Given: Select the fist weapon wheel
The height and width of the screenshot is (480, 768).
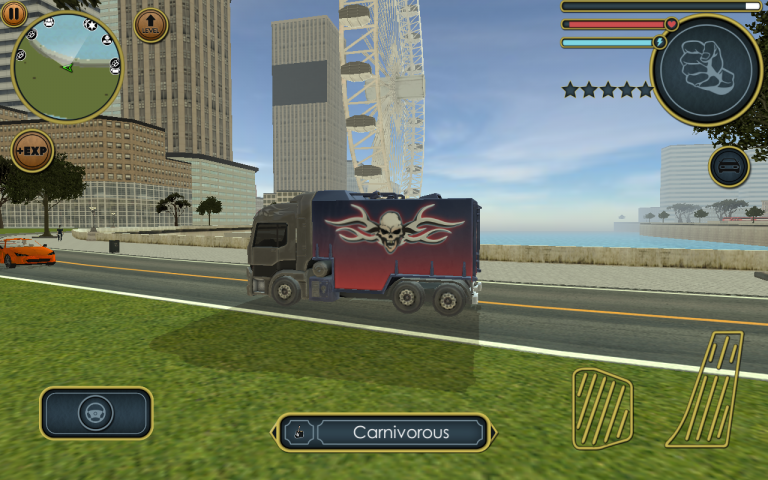Looking at the screenshot, I should [x=707, y=69].
